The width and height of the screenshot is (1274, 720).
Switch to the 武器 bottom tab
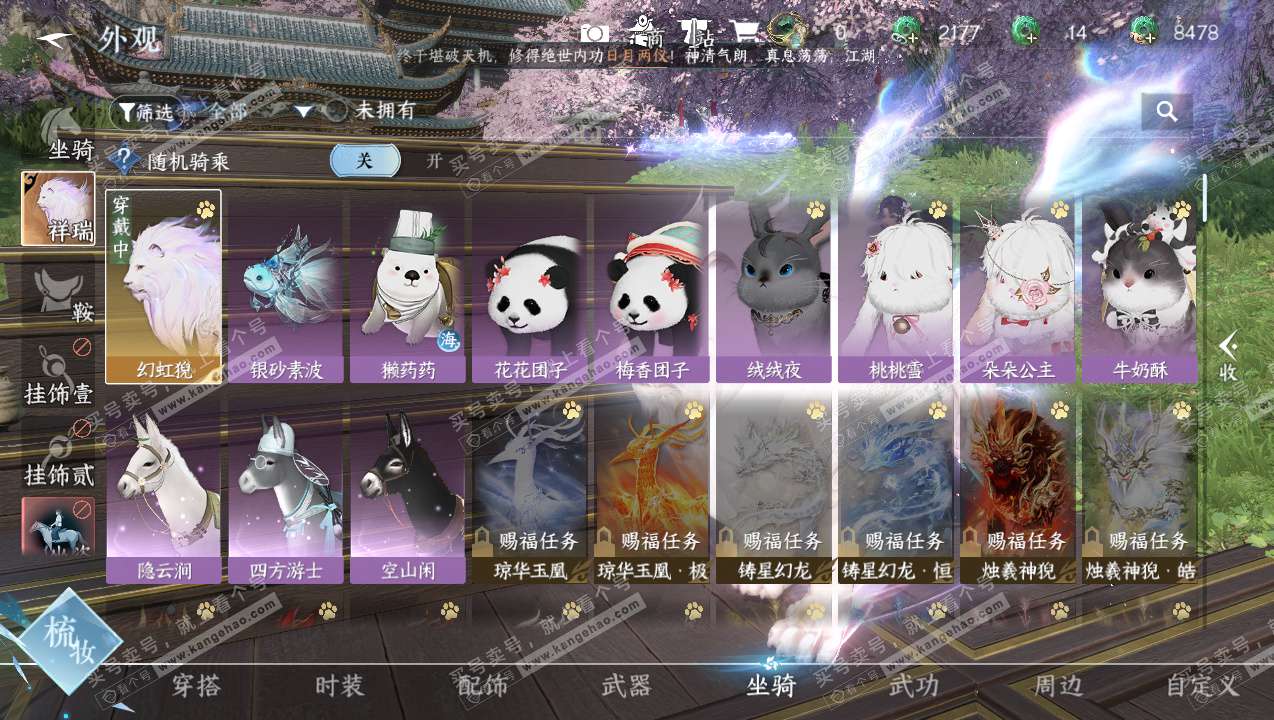pyautogui.click(x=627, y=686)
